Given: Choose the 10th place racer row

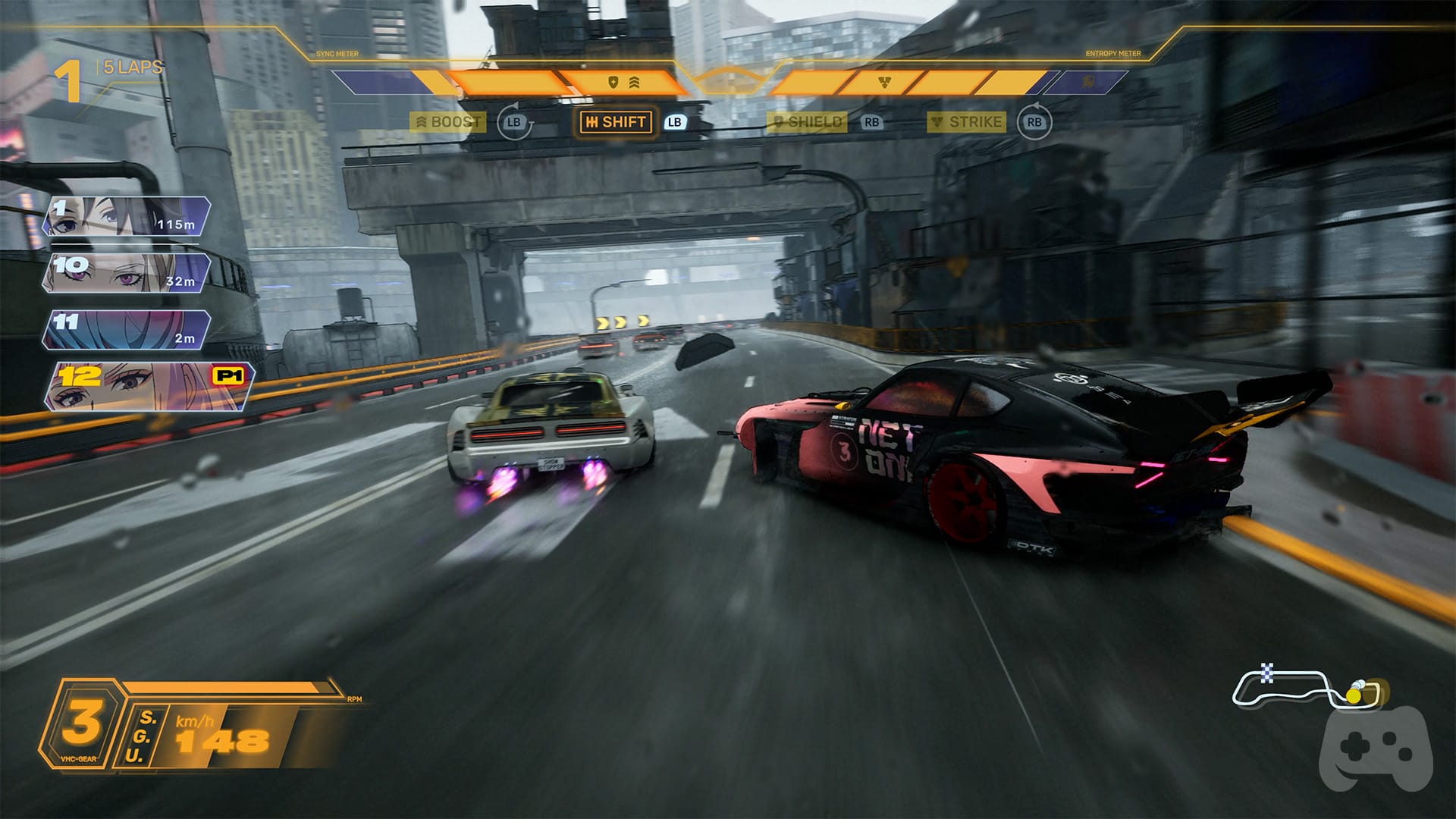Looking at the screenshot, I should [x=125, y=273].
